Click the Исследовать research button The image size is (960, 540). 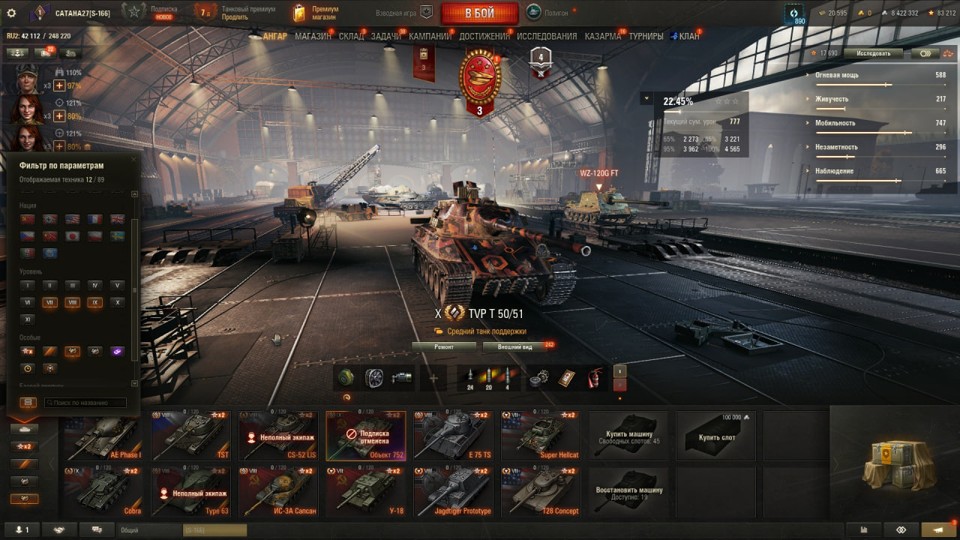872,53
